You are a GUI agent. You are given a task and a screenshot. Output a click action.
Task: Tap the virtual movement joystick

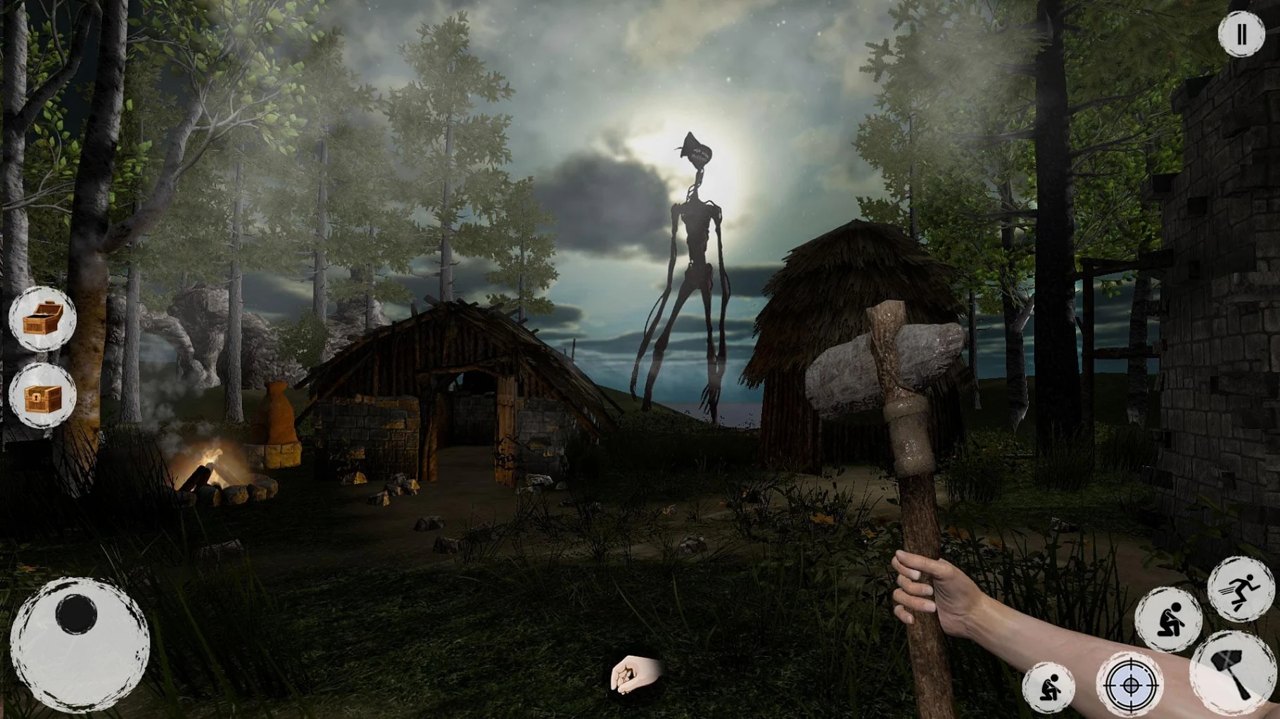point(80,644)
